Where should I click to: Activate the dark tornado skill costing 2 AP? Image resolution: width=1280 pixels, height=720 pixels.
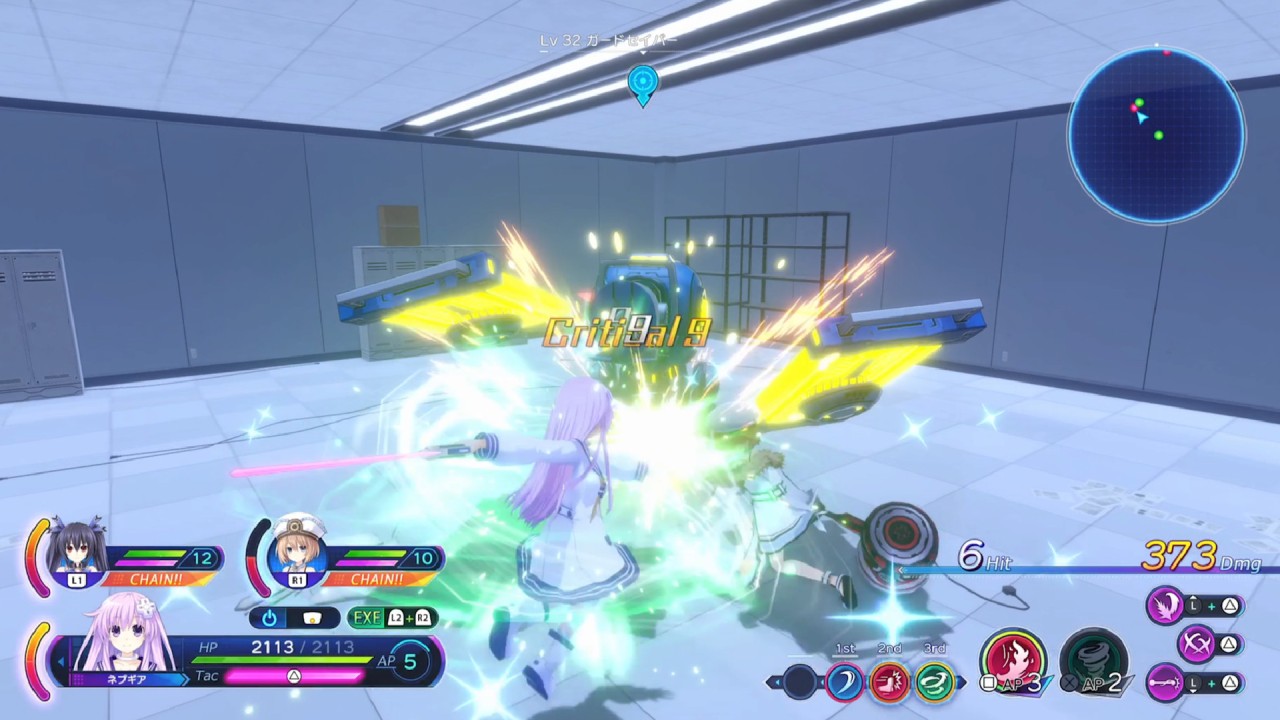point(1092,659)
